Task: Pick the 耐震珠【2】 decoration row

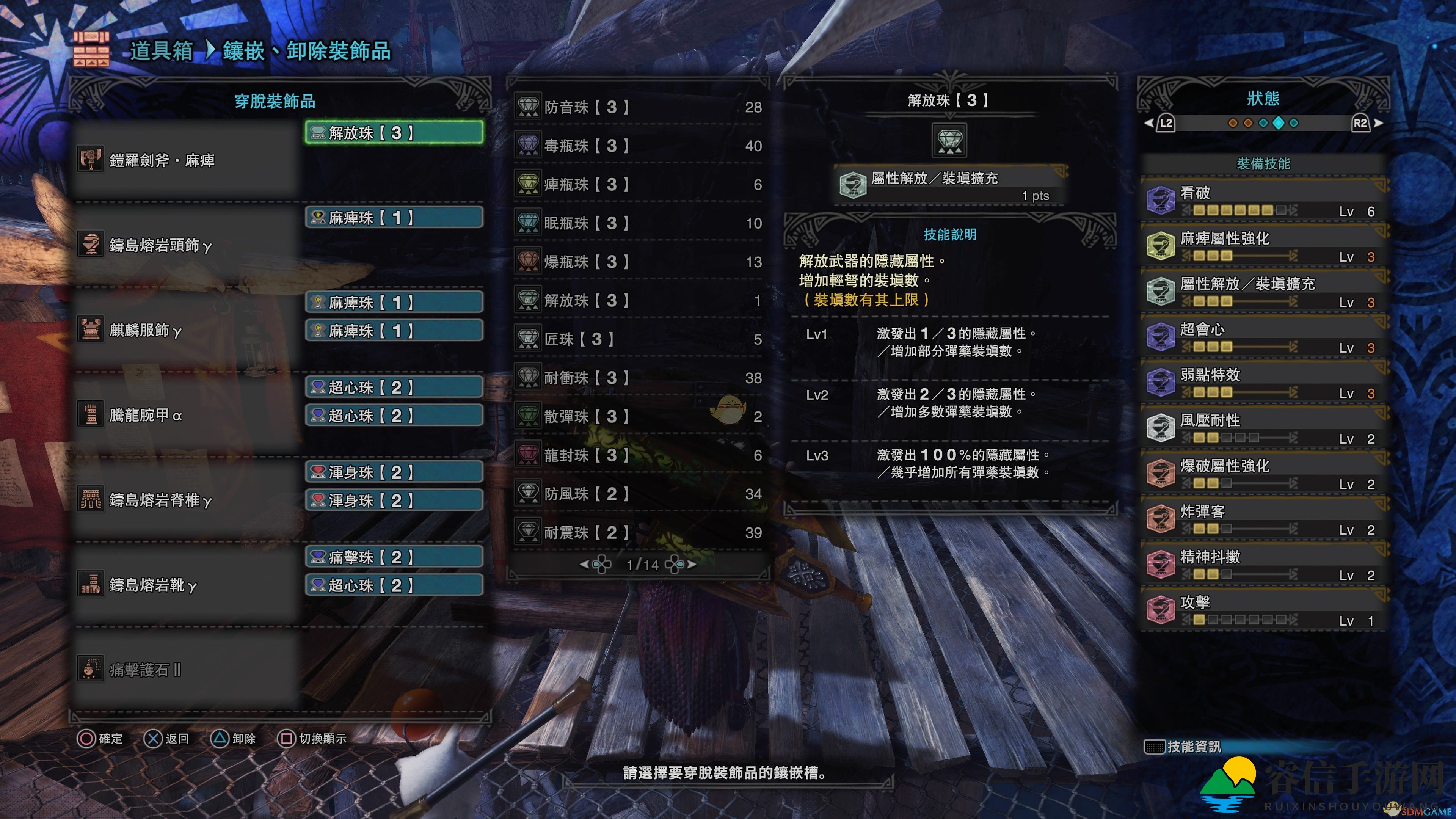Action: pos(639,532)
